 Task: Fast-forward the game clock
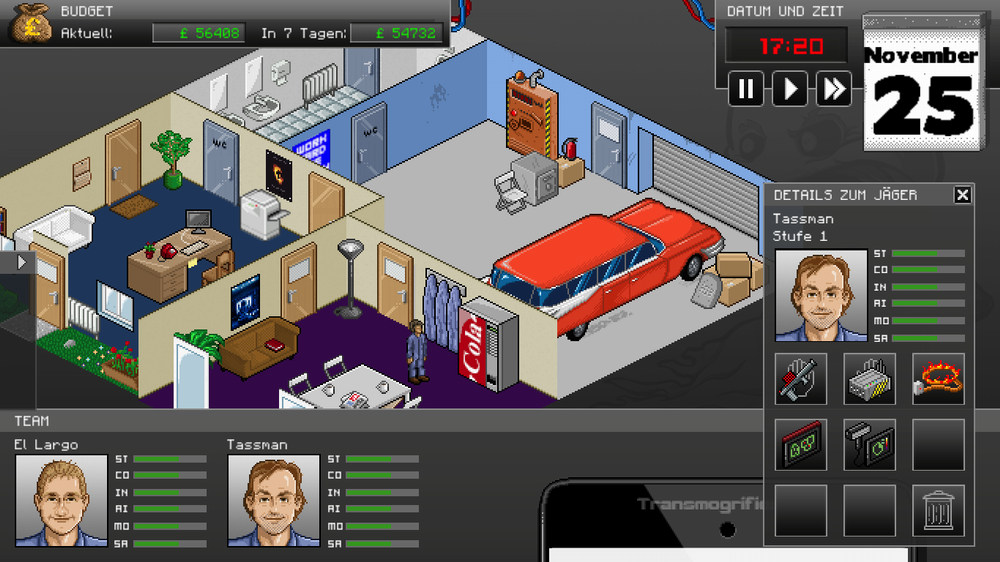click(x=834, y=89)
